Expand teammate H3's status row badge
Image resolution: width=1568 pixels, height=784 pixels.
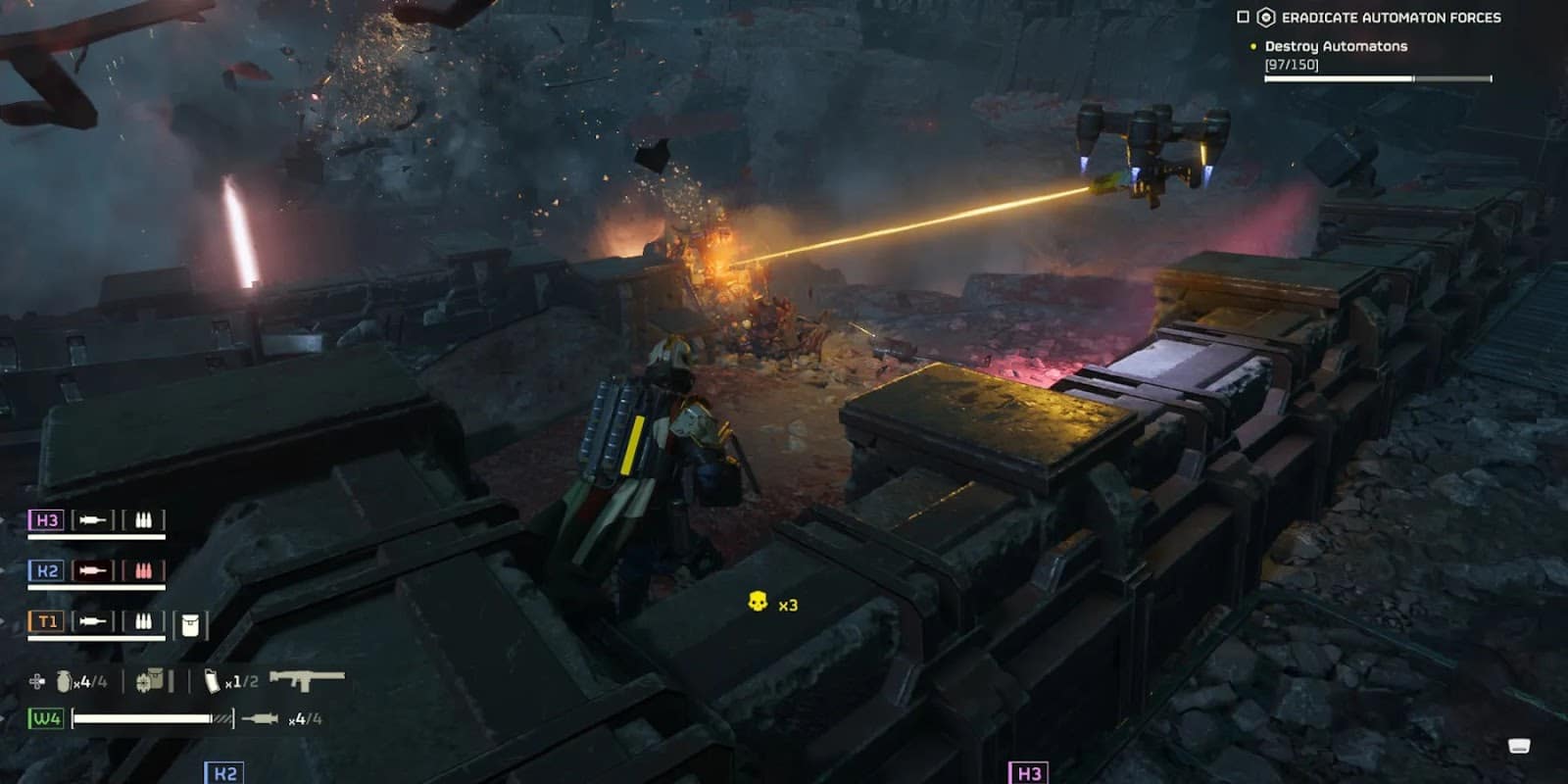pyautogui.click(x=48, y=520)
